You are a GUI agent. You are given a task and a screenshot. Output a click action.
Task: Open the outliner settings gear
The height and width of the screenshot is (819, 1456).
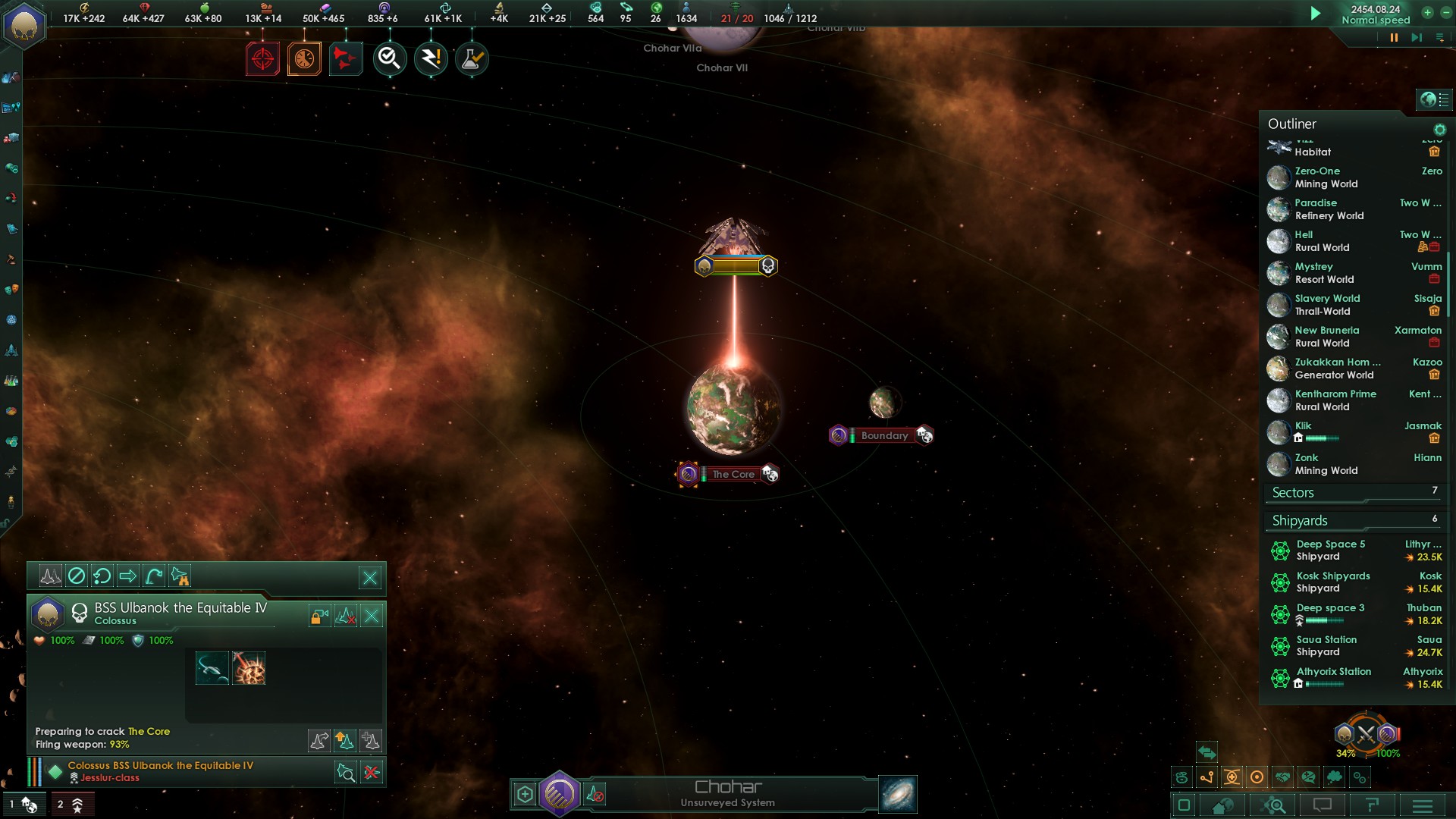[x=1439, y=130]
